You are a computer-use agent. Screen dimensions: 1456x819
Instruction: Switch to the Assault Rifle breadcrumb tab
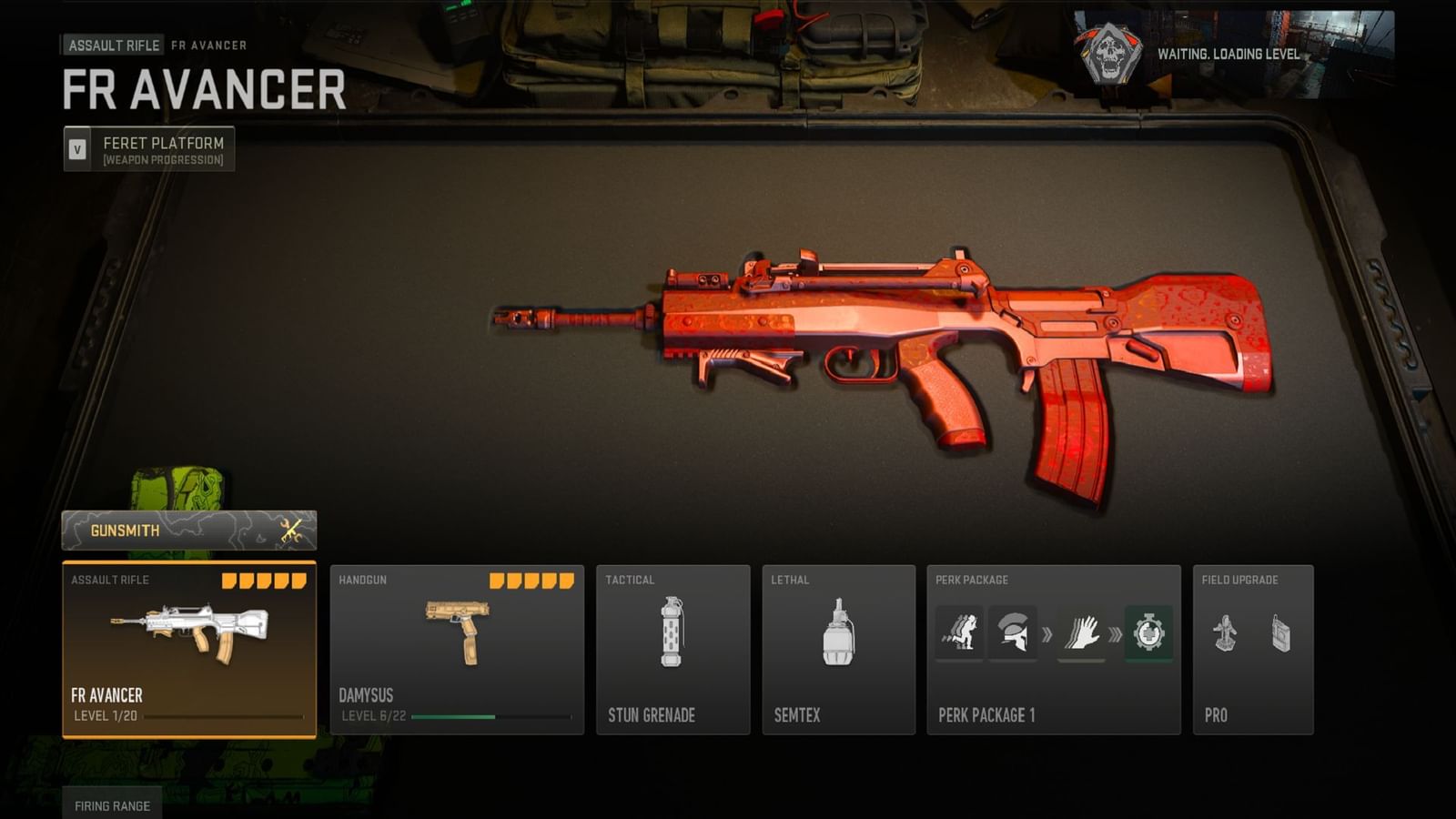click(x=112, y=45)
